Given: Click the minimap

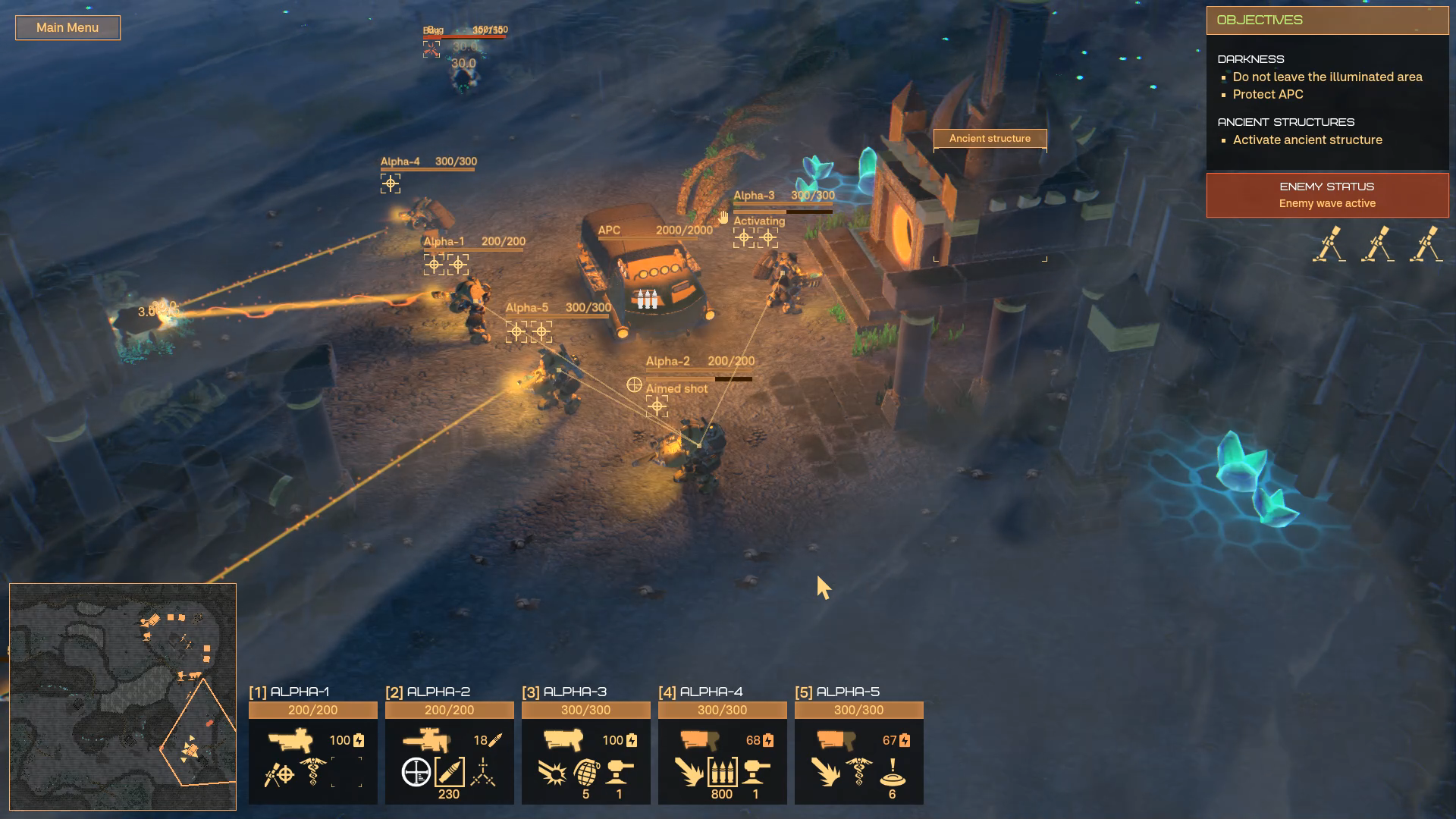Looking at the screenshot, I should 123,696.
